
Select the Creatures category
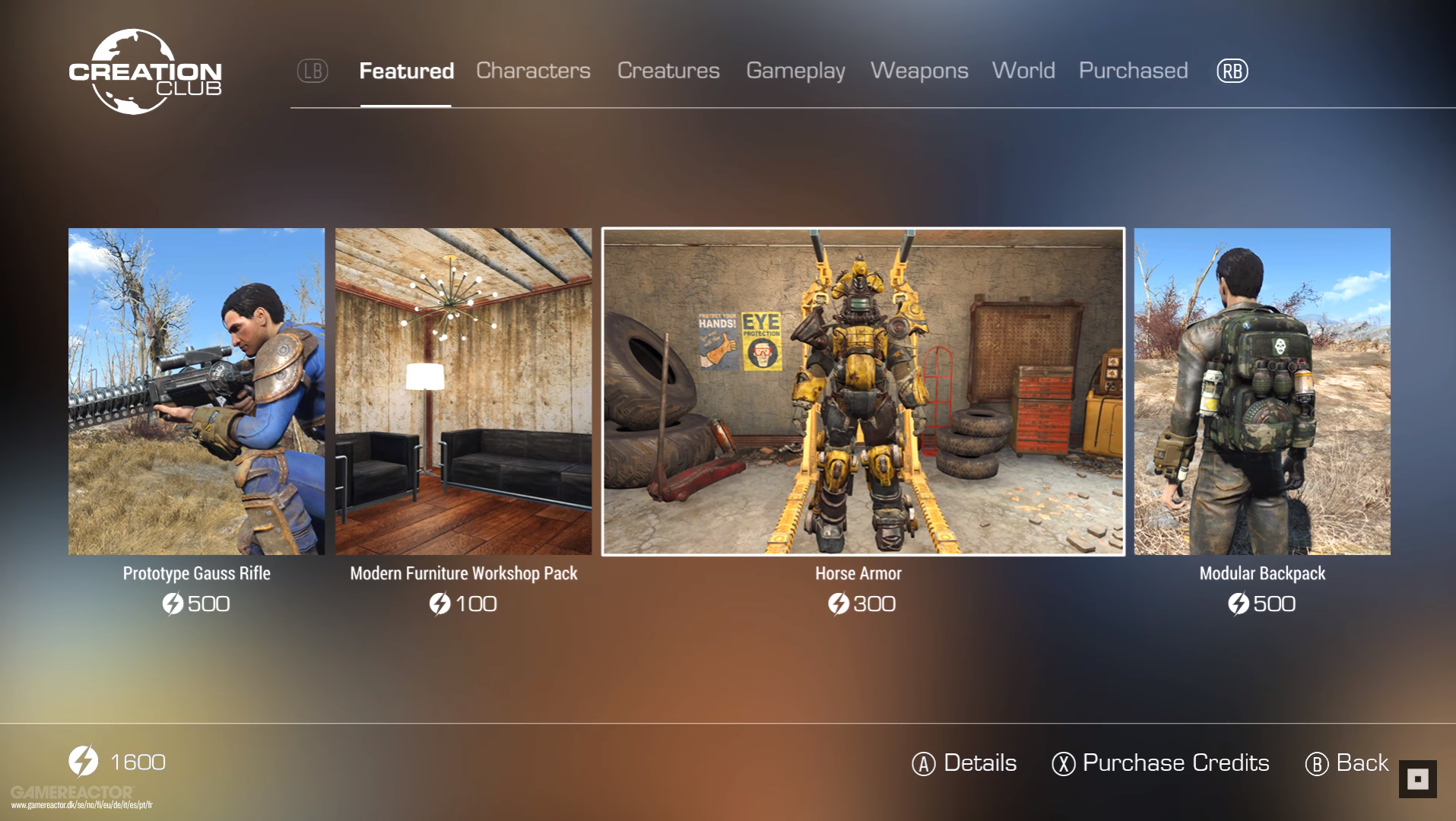coord(668,71)
